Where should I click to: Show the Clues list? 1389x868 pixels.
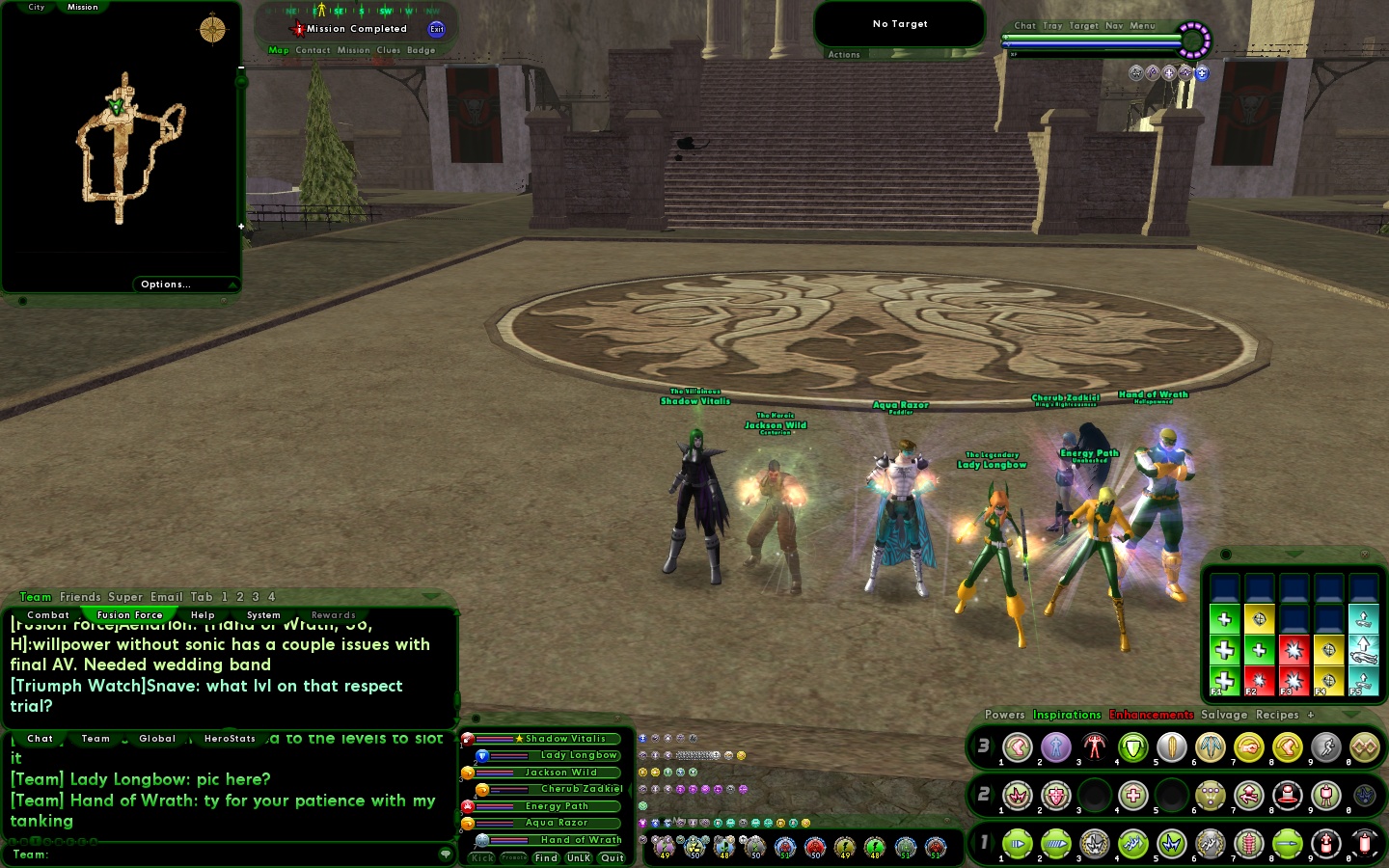[389, 50]
